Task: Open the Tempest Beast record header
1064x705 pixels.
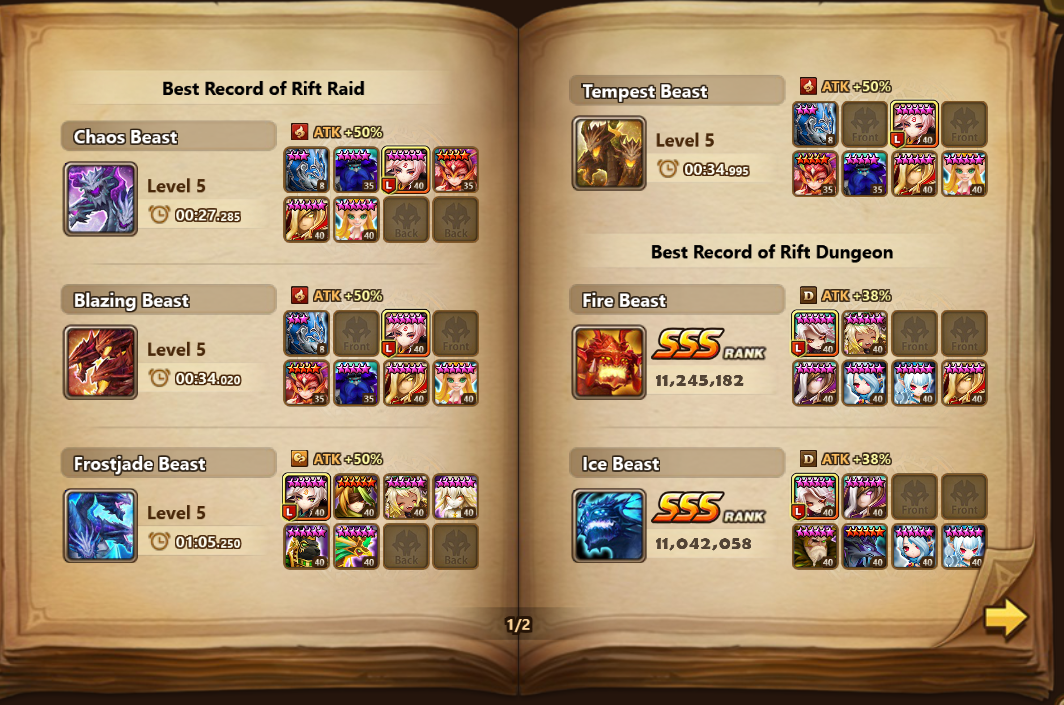Action: pos(677,91)
